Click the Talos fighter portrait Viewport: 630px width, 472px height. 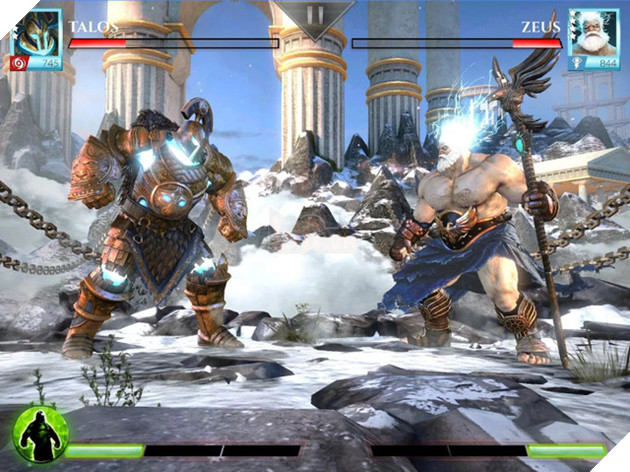(36, 32)
